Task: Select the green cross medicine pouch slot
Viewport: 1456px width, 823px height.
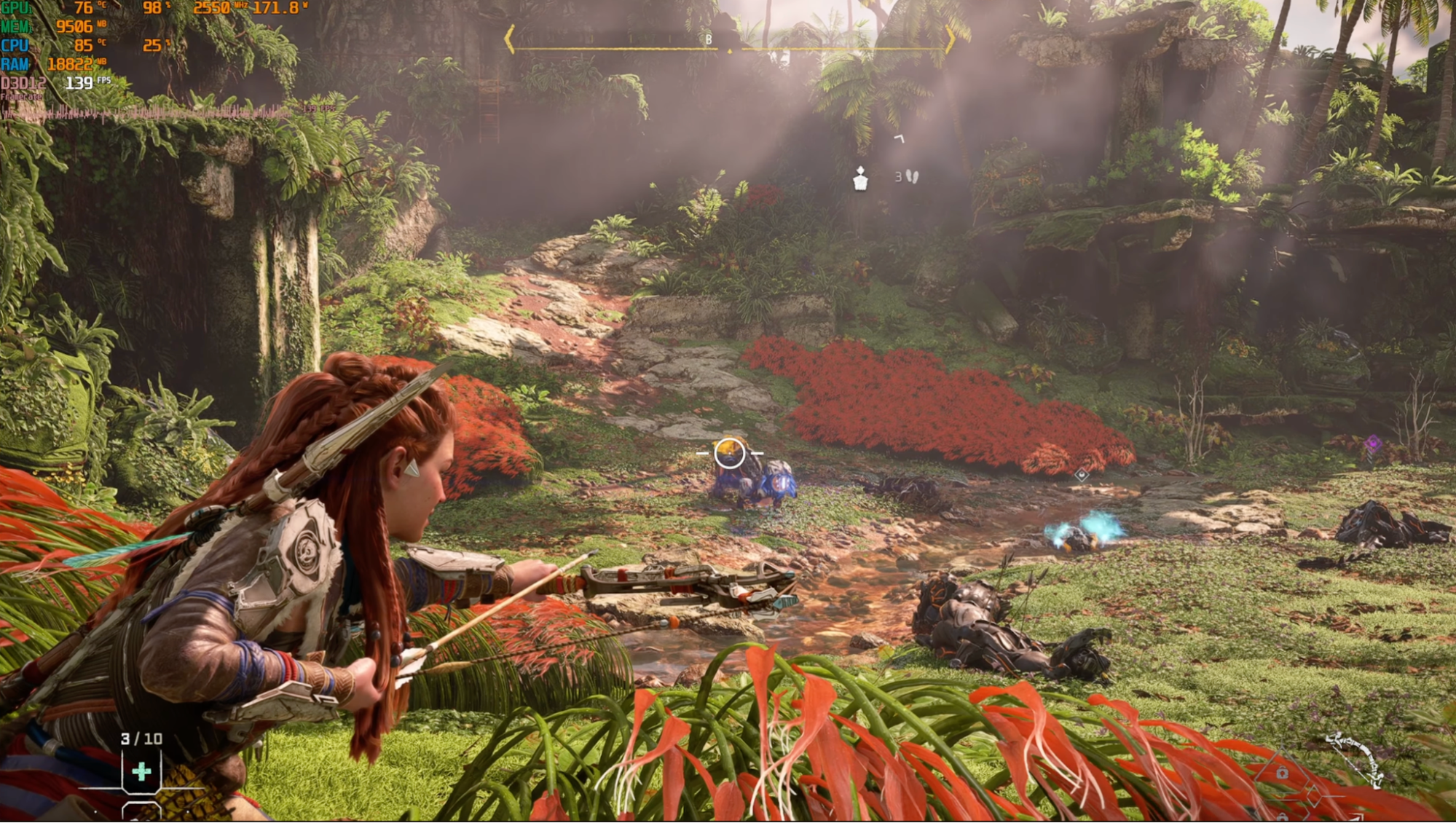Action: [x=141, y=771]
